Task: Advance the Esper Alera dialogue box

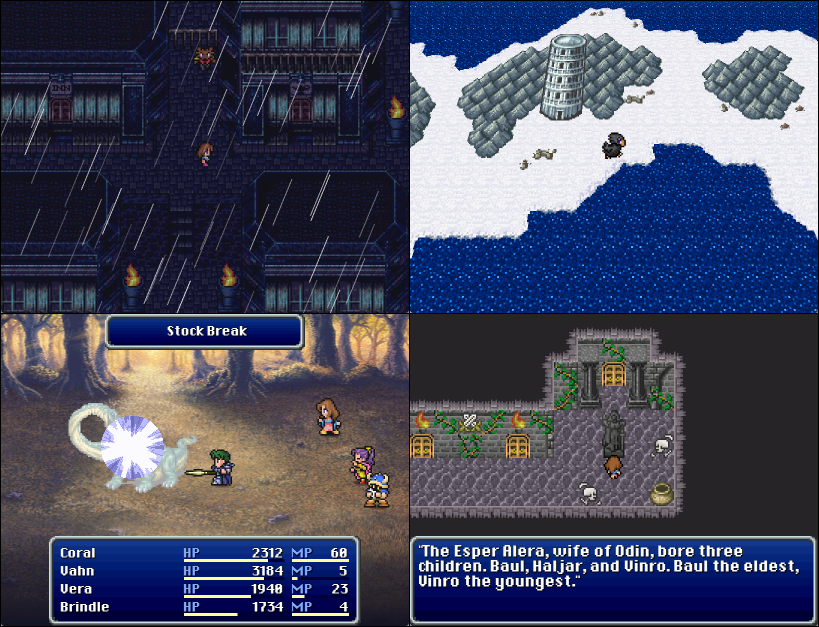Action: [x=612, y=580]
